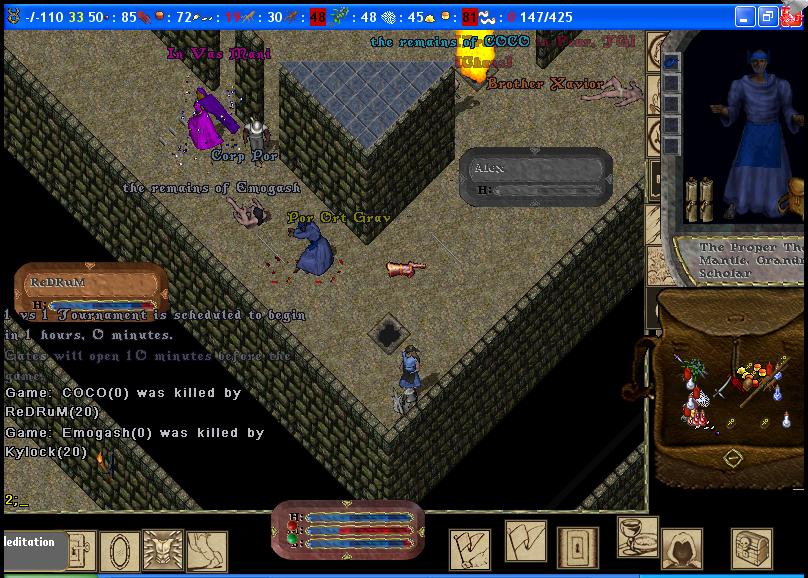Click the oval mirror macro icon
The height and width of the screenshot is (578, 808).
(x=119, y=550)
